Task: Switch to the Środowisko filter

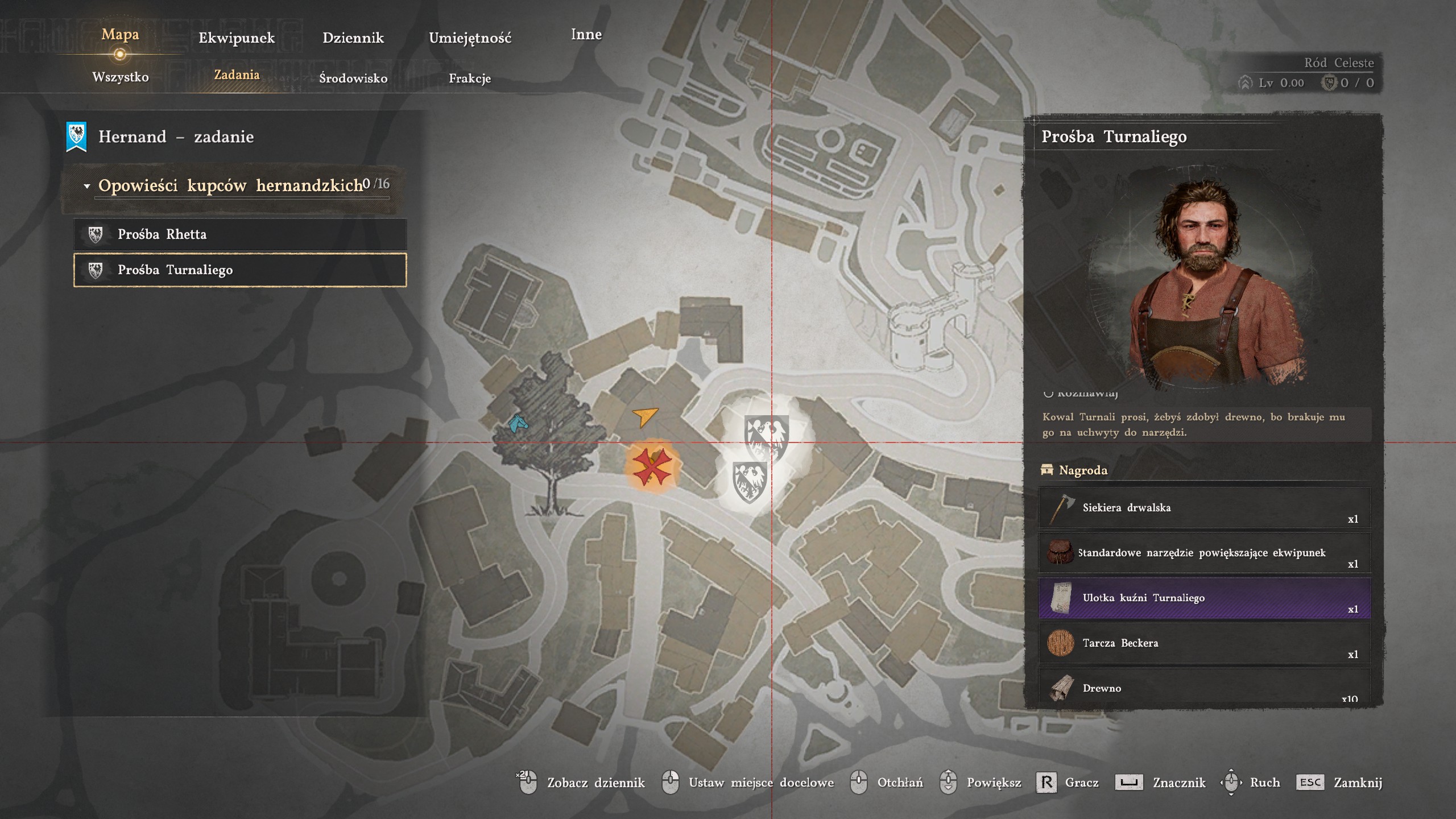Action: click(353, 78)
